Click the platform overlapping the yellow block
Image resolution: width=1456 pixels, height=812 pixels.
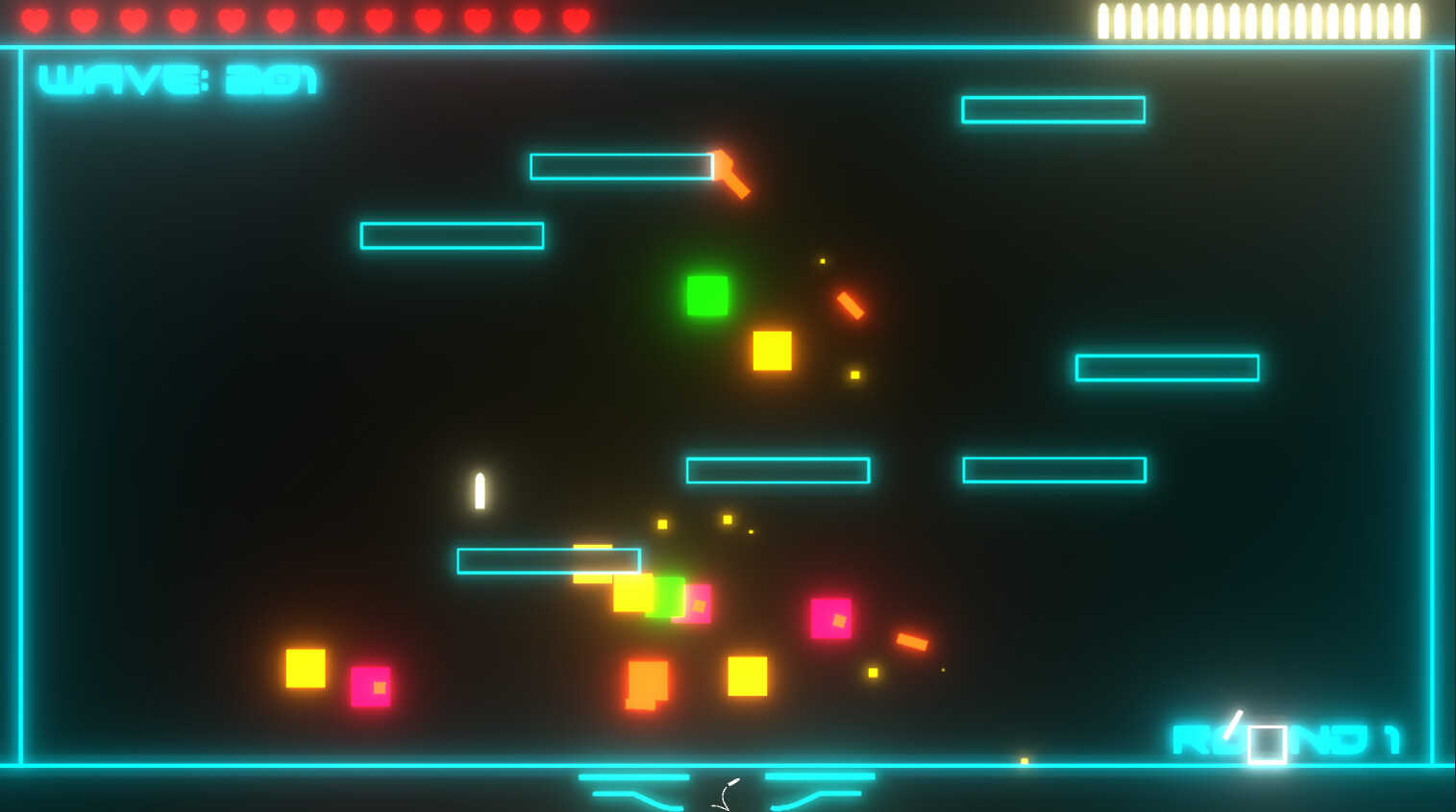click(x=550, y=558)
